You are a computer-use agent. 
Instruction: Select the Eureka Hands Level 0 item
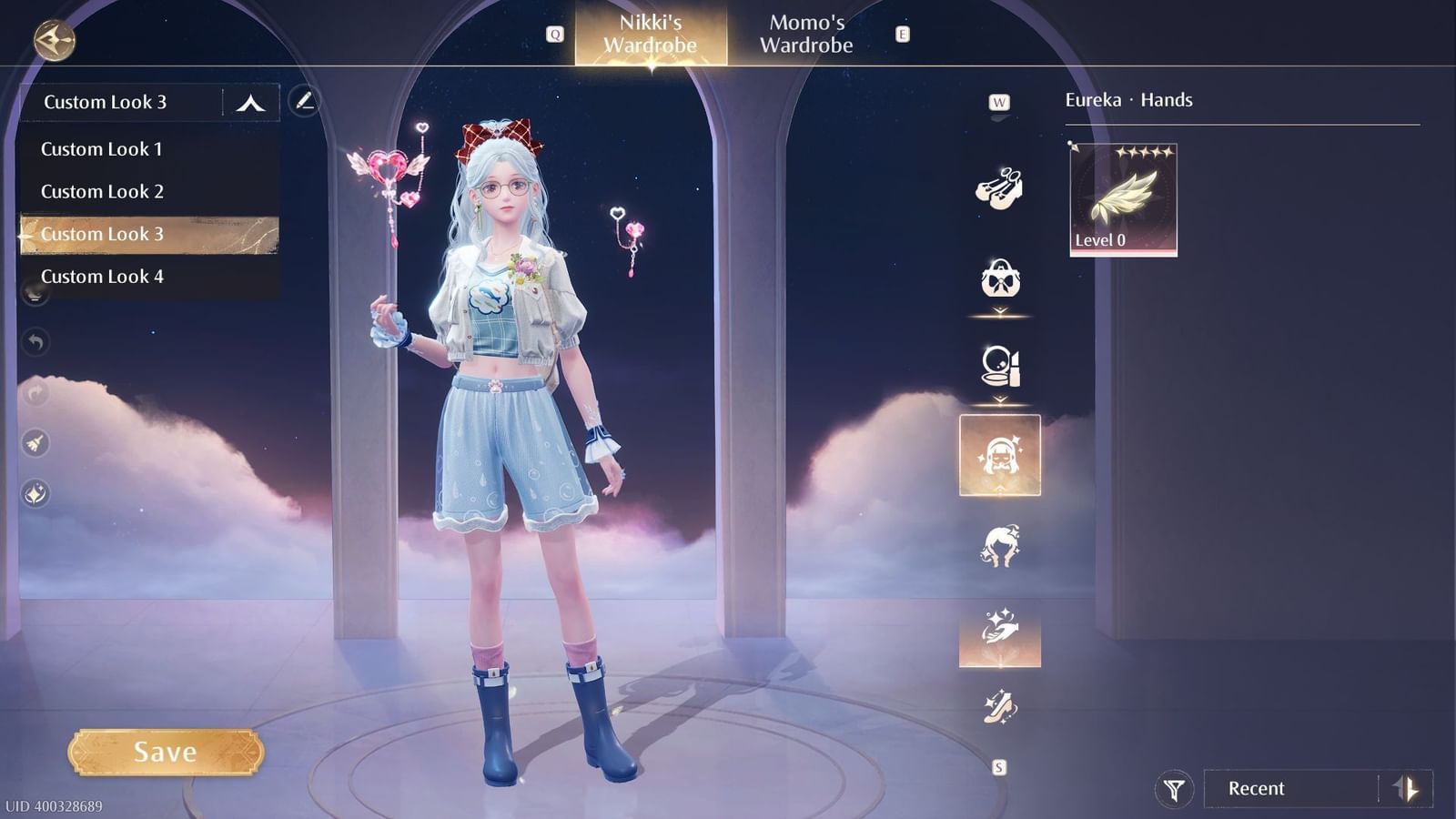click(1122, 198)
